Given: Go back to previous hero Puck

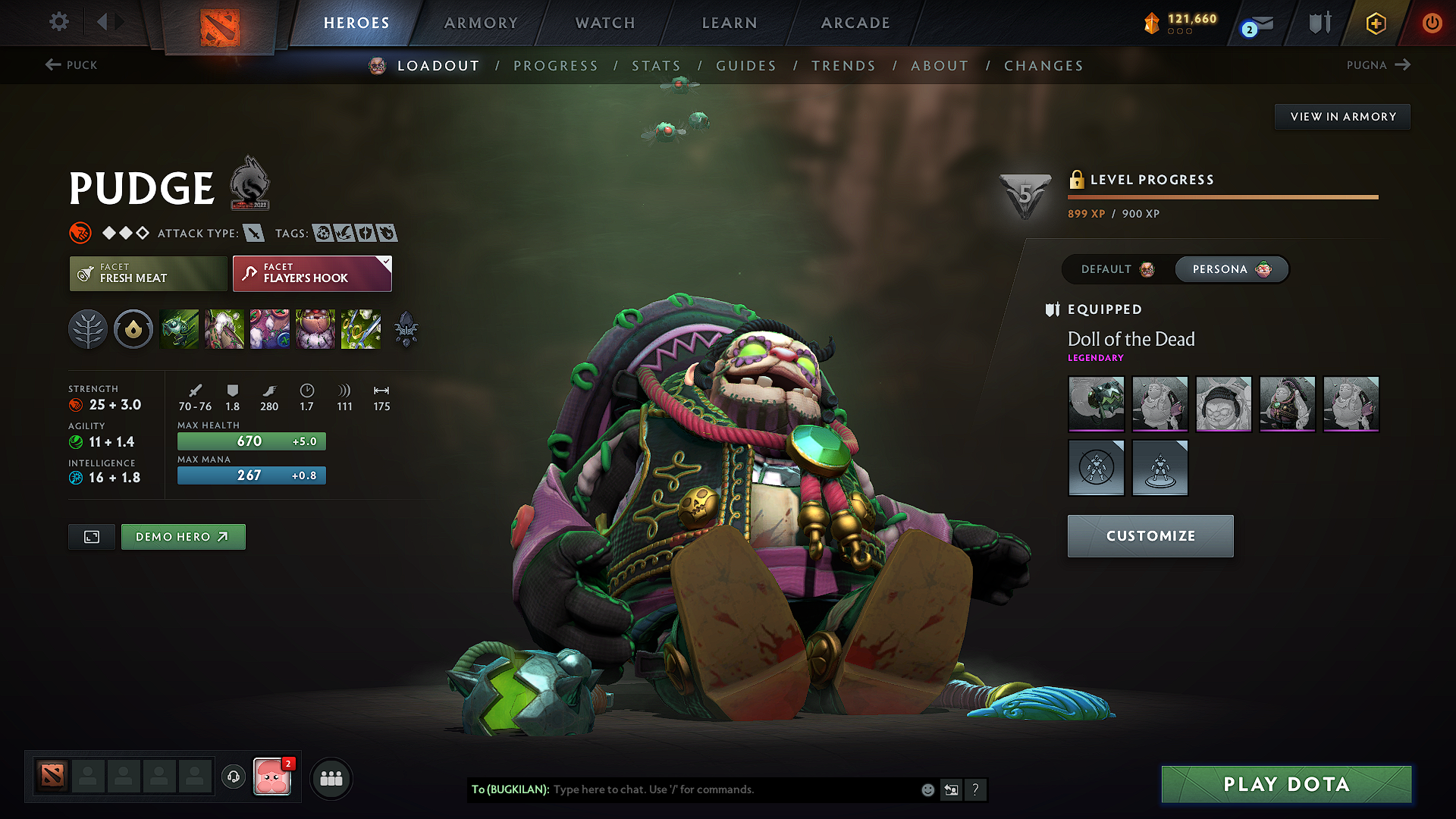Looking at the screenshot, I should point(71,65).
